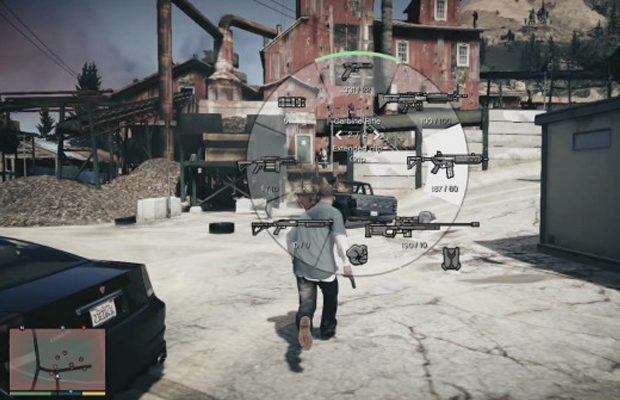Select the highlighted Carbine Rifle slot
This screenshot has height=400, width=620.
click(x=444, y=161)
